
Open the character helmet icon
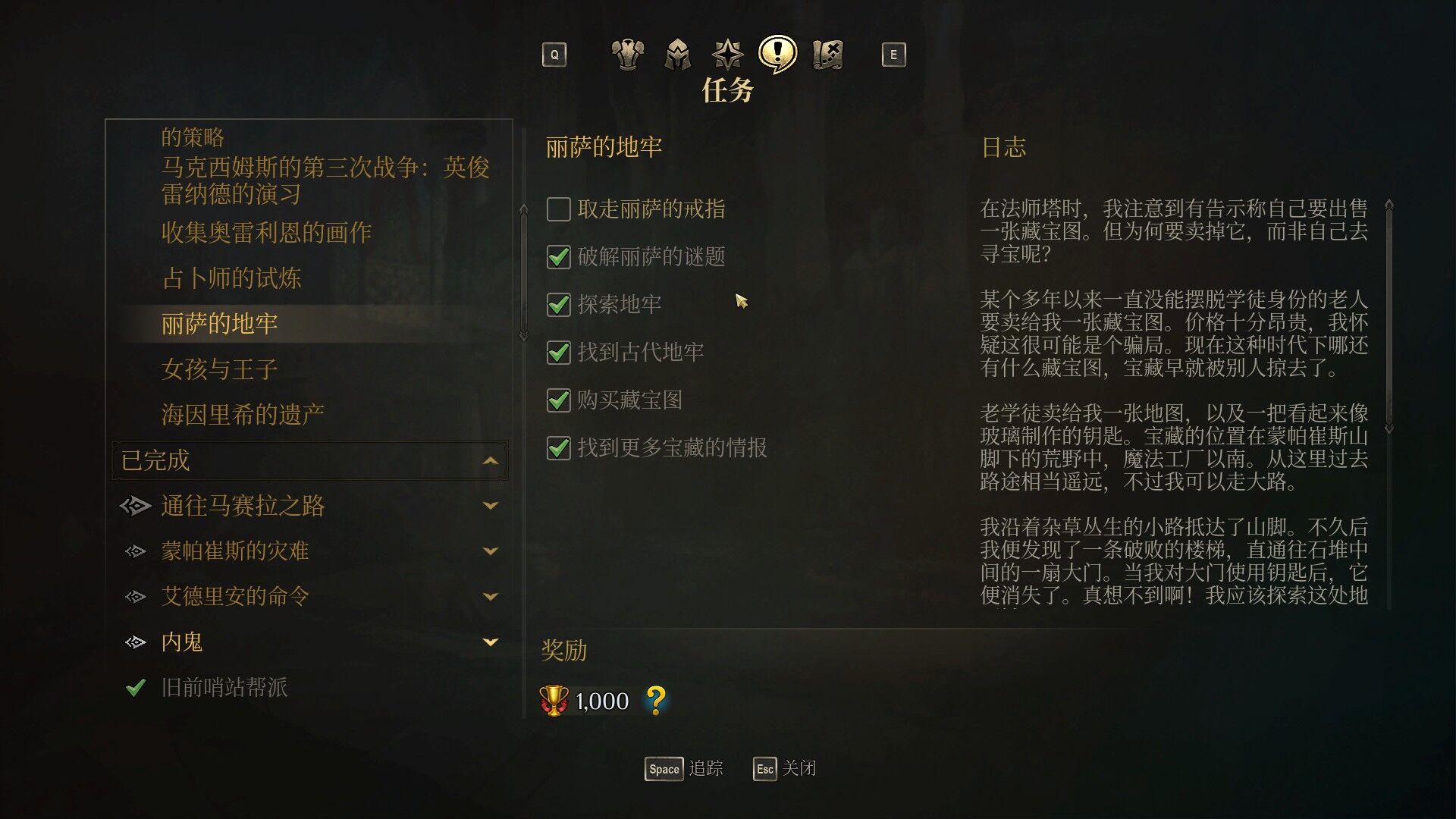point(676,54)
